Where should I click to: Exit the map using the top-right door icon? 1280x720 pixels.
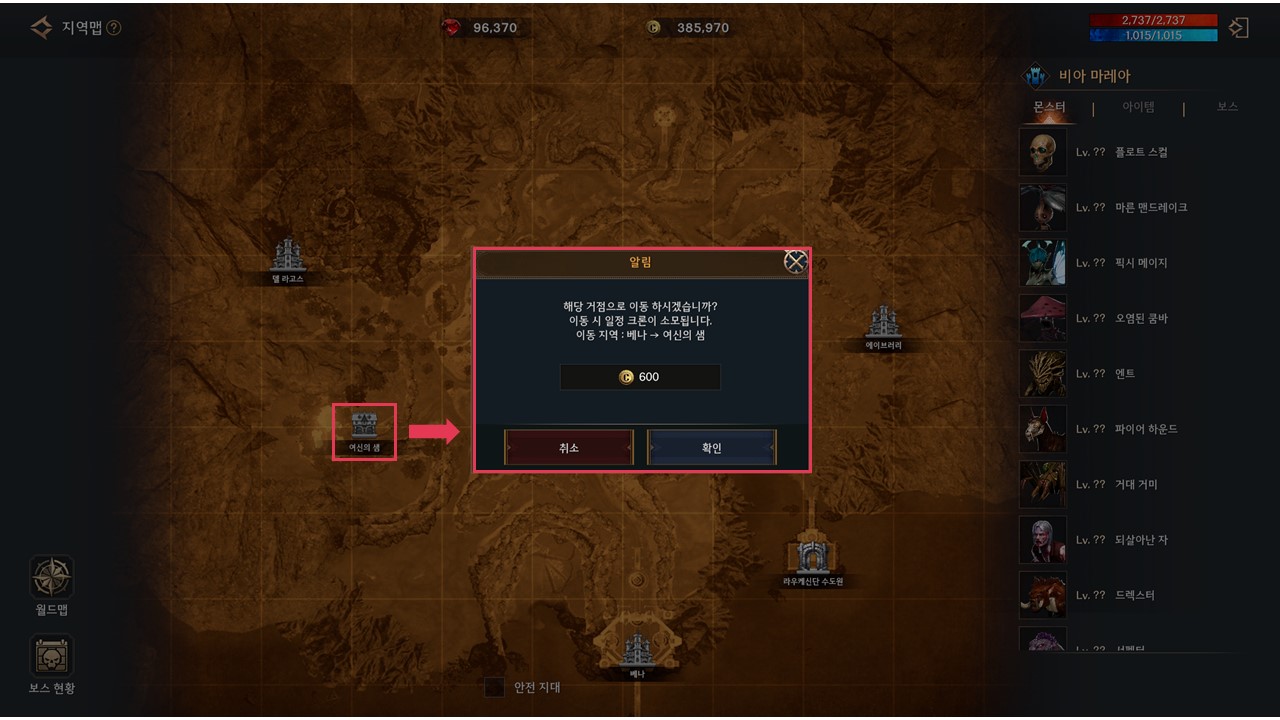point(1239,28)
